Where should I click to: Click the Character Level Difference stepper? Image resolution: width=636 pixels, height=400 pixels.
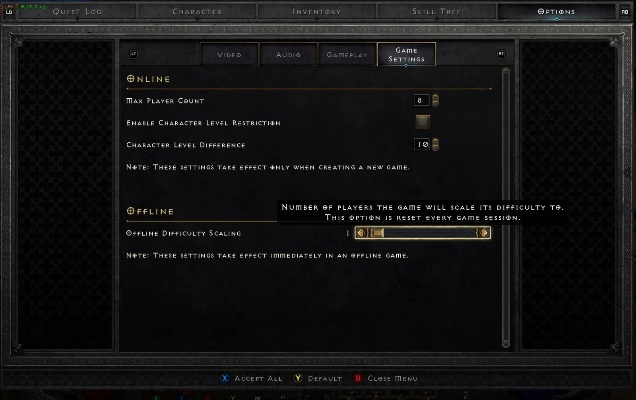(427, 144)
